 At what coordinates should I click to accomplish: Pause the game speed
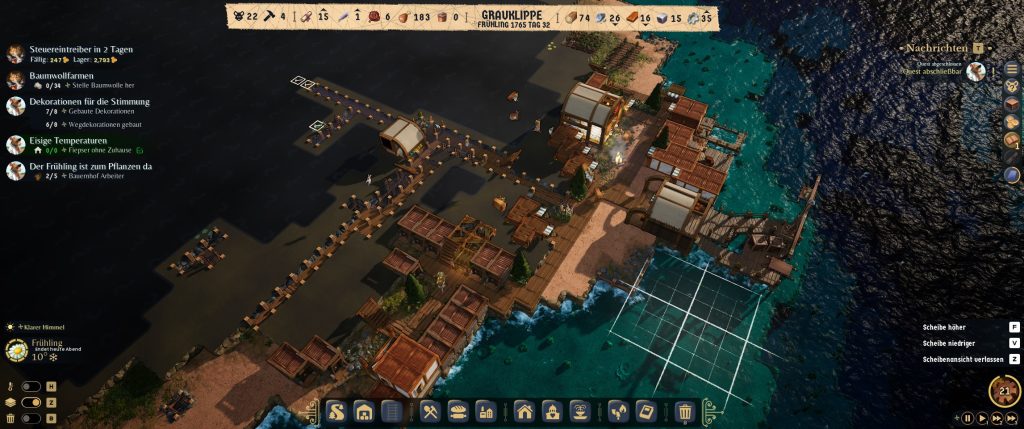[968, 418]
